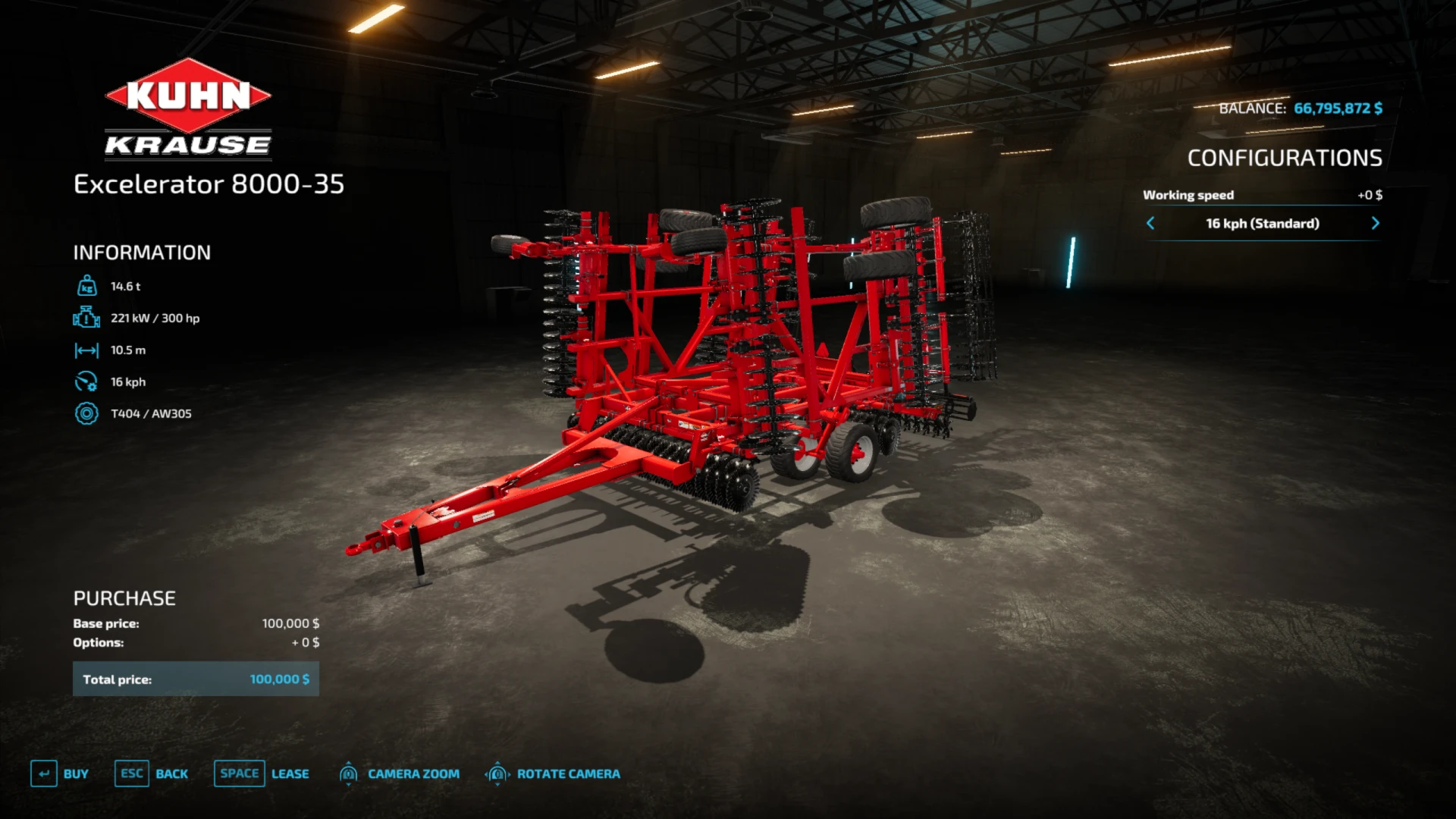Image resolution: width=1456 pixels, height=819 pixels.
Task: Click the working width icon next to 10.5 m
Action: coord(88,350)
